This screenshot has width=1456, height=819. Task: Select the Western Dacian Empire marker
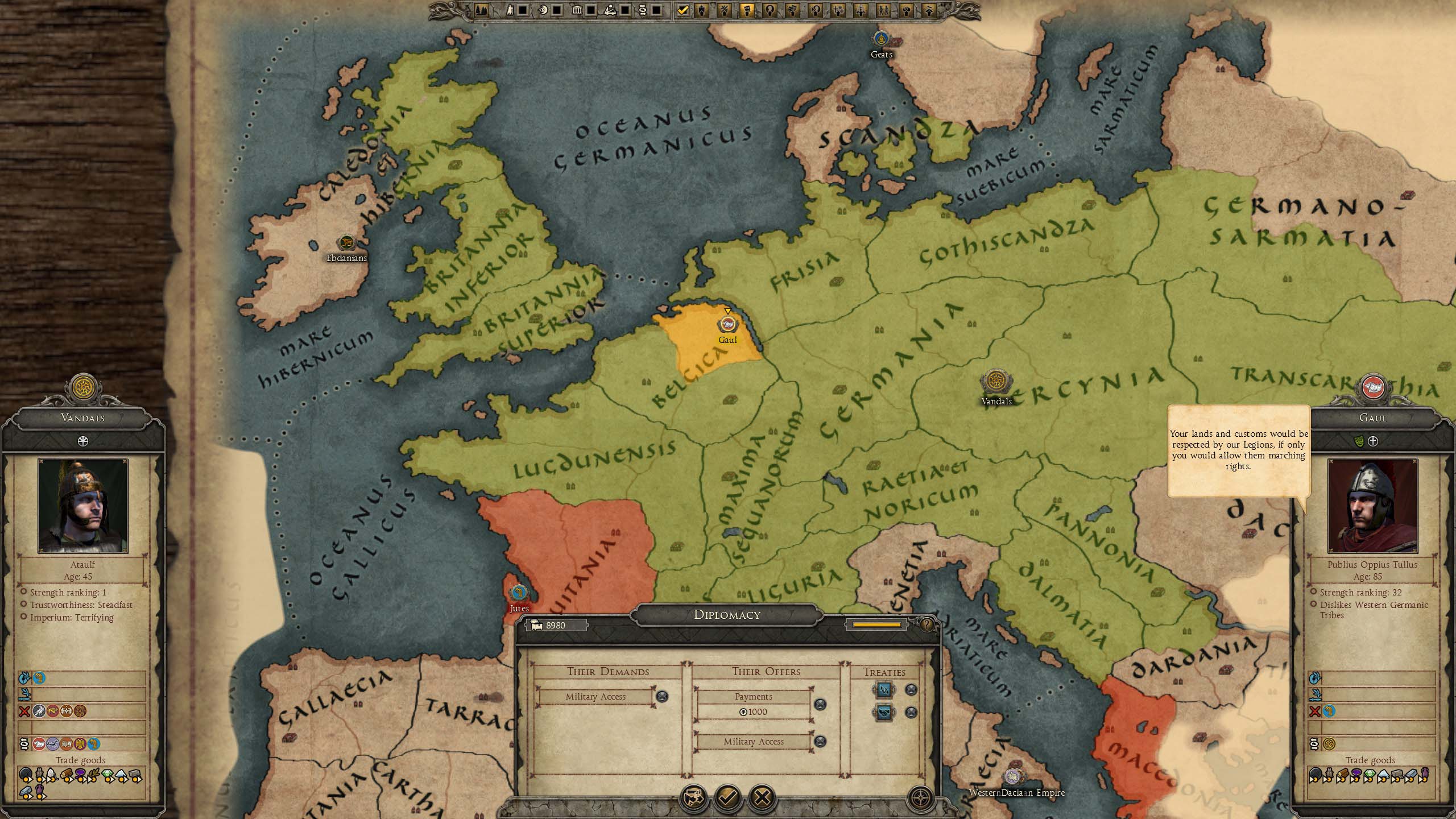[1013, 777]
